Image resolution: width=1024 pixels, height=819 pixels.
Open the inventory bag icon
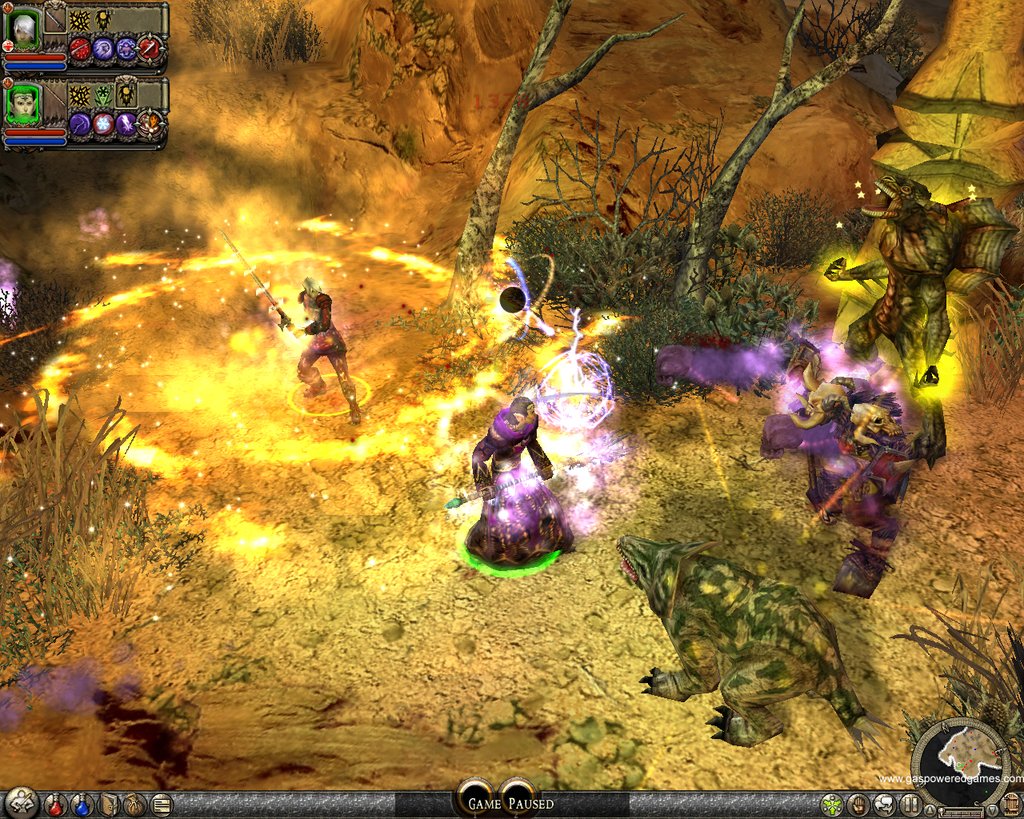tap(134, 804)
